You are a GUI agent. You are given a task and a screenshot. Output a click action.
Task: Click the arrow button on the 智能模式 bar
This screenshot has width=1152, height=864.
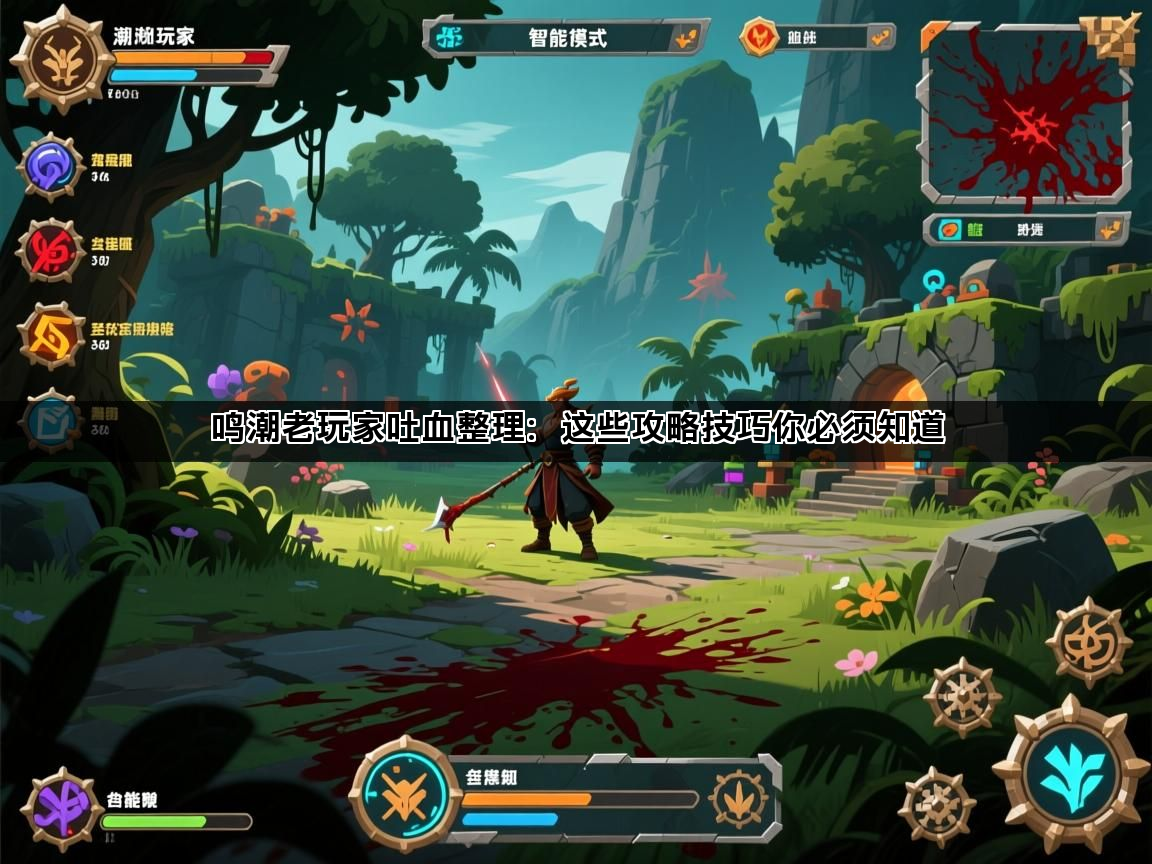[x=686, y=39]
